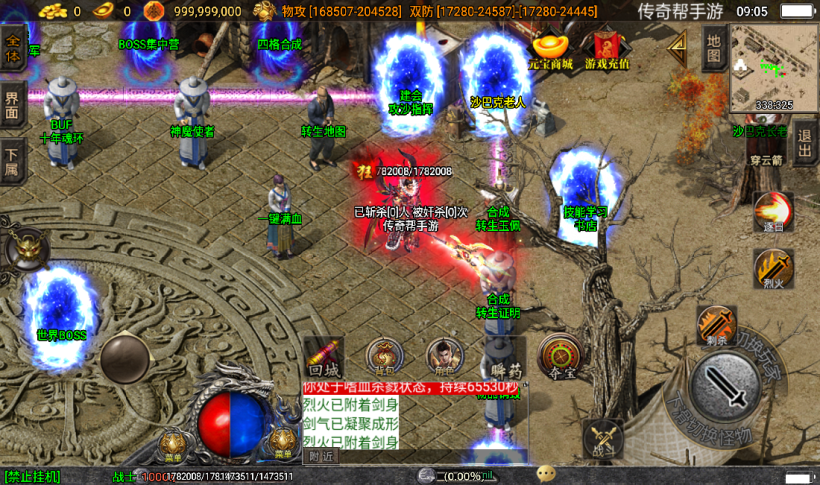Select the 全体 tab on the left
This screenshot has height=485, width=820.
pyautogui.click(x=13, y=48)
